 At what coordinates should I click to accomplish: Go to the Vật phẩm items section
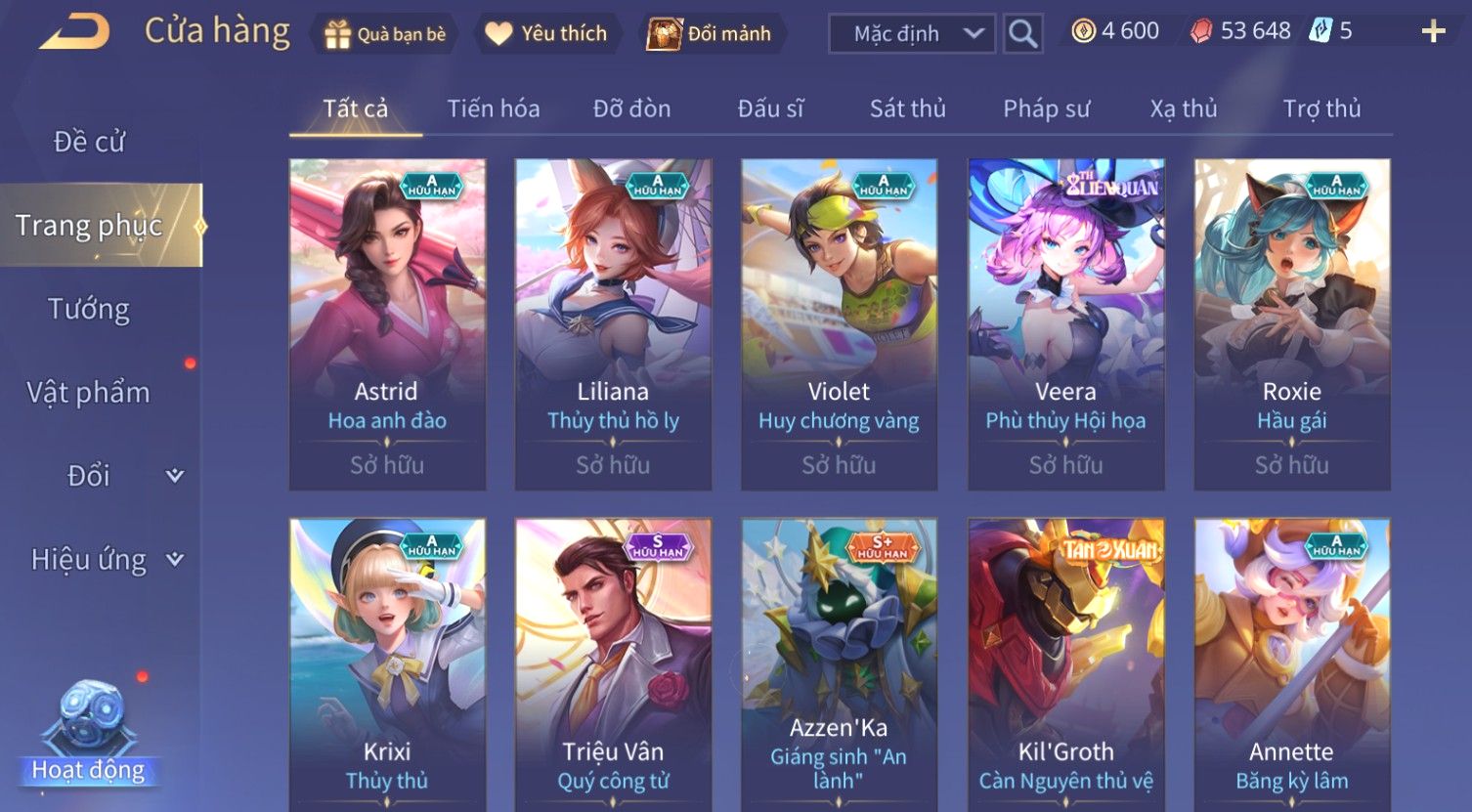click(89, 393)
